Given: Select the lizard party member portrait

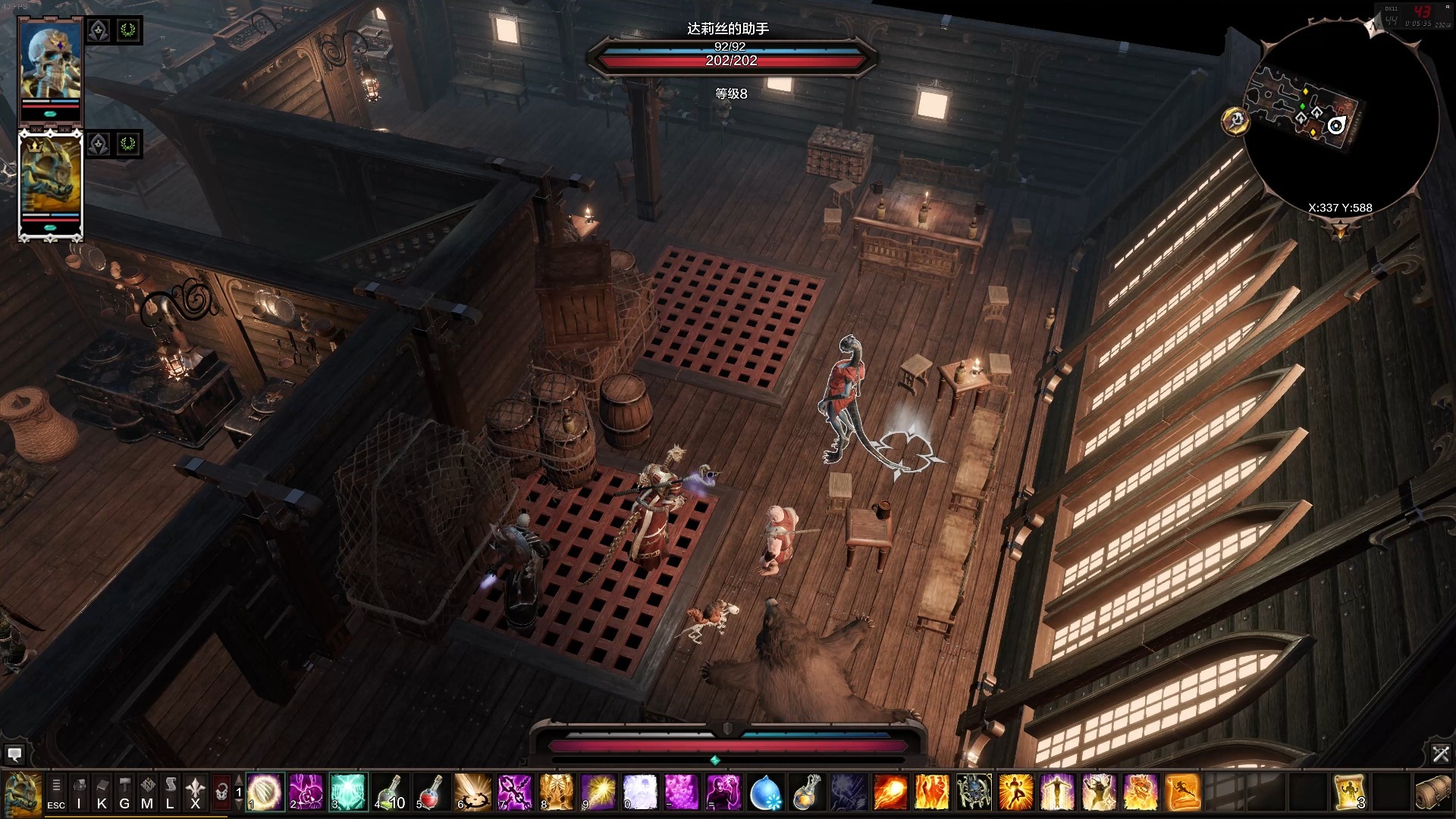Looking at the screenshot, I should 50,178.
